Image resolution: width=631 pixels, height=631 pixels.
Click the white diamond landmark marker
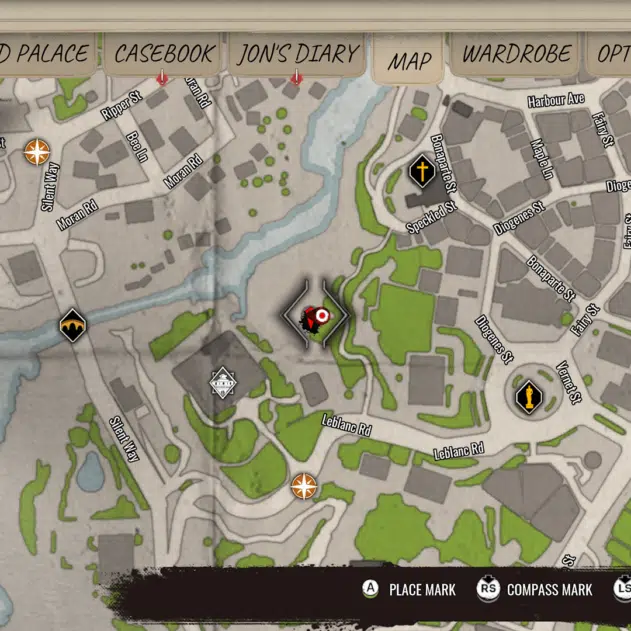click(x=222, y=383)
